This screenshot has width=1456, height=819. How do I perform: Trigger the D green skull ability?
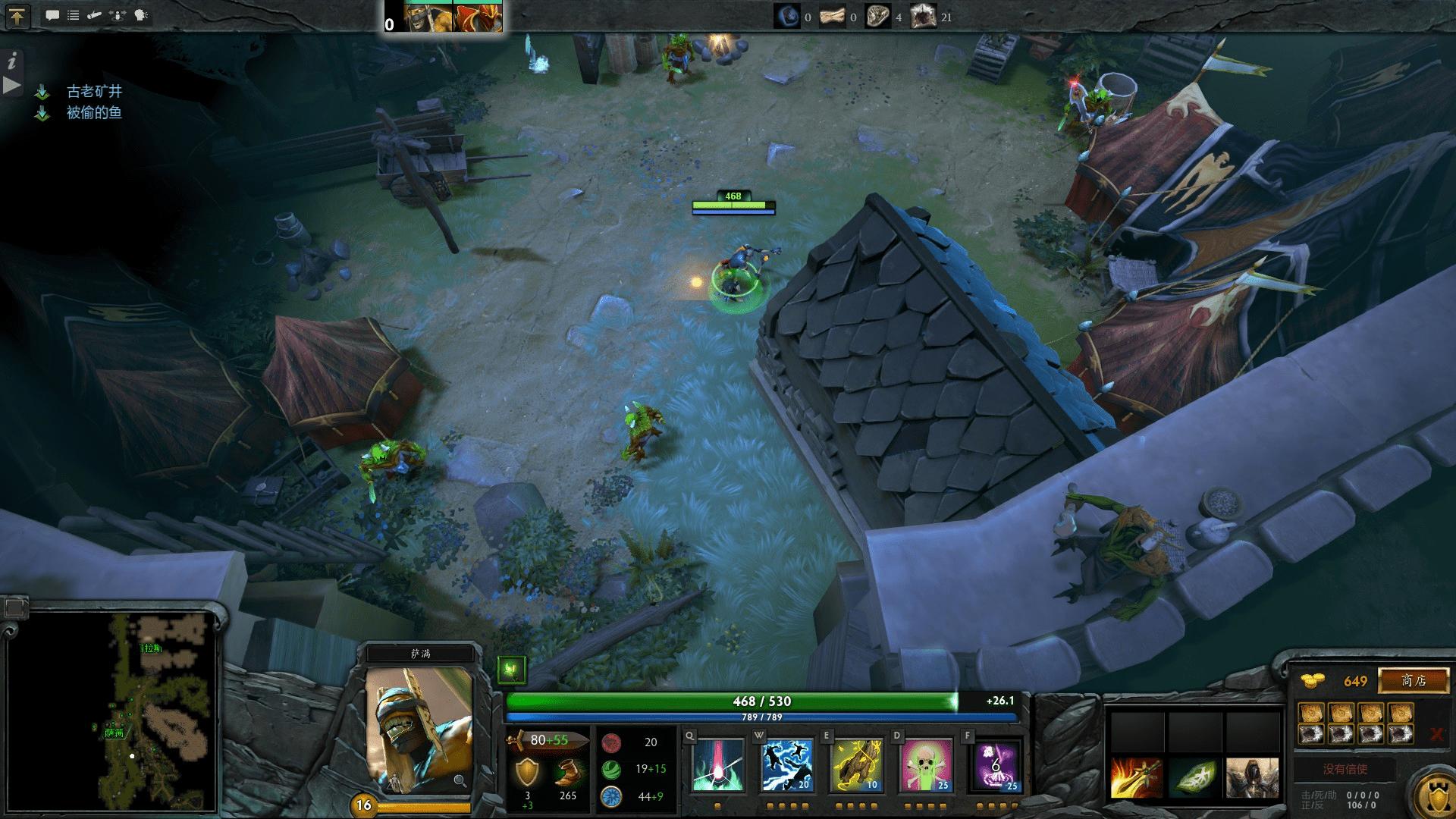[926, 765]
